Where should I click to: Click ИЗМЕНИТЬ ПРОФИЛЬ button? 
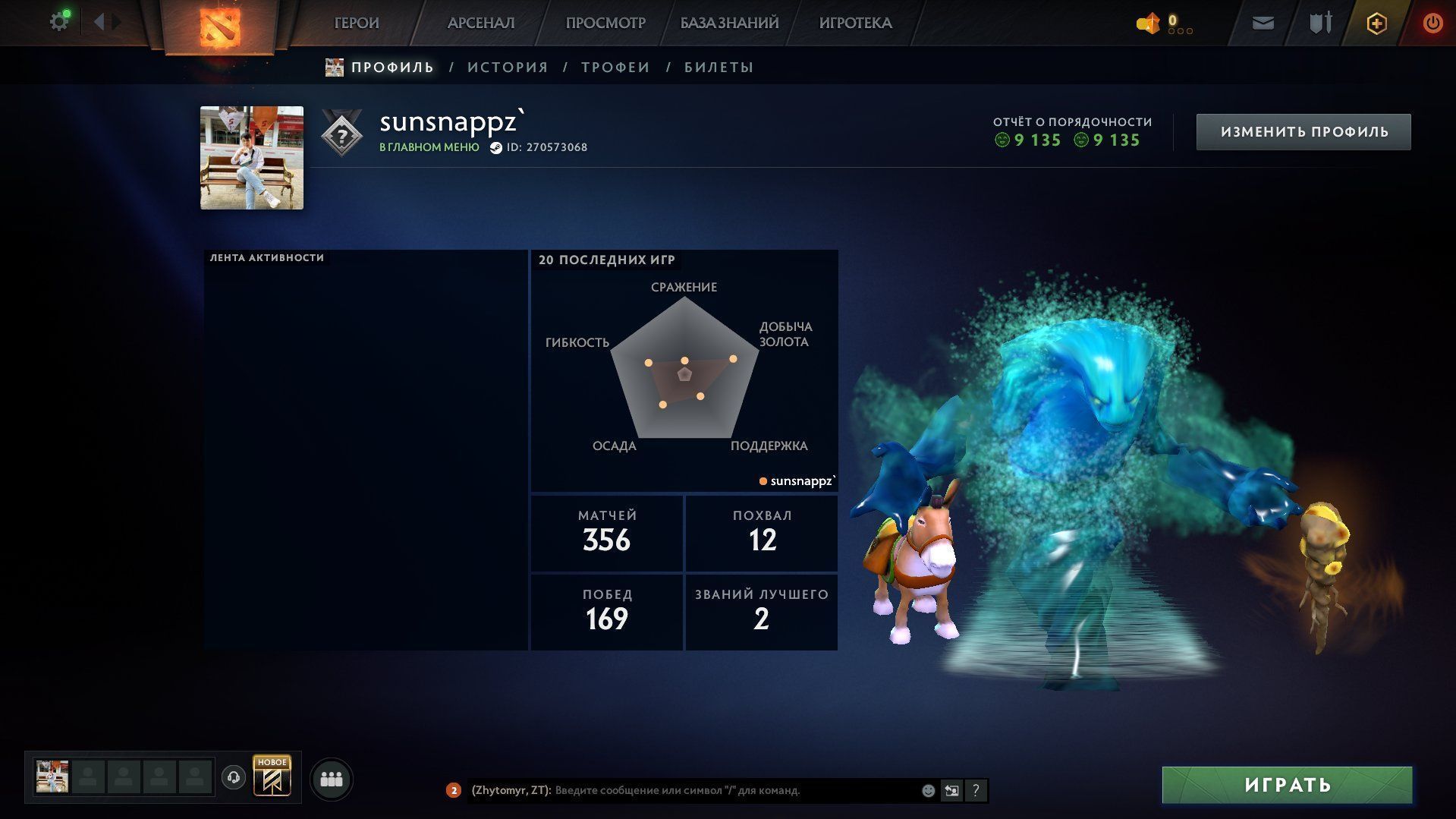1303,132
